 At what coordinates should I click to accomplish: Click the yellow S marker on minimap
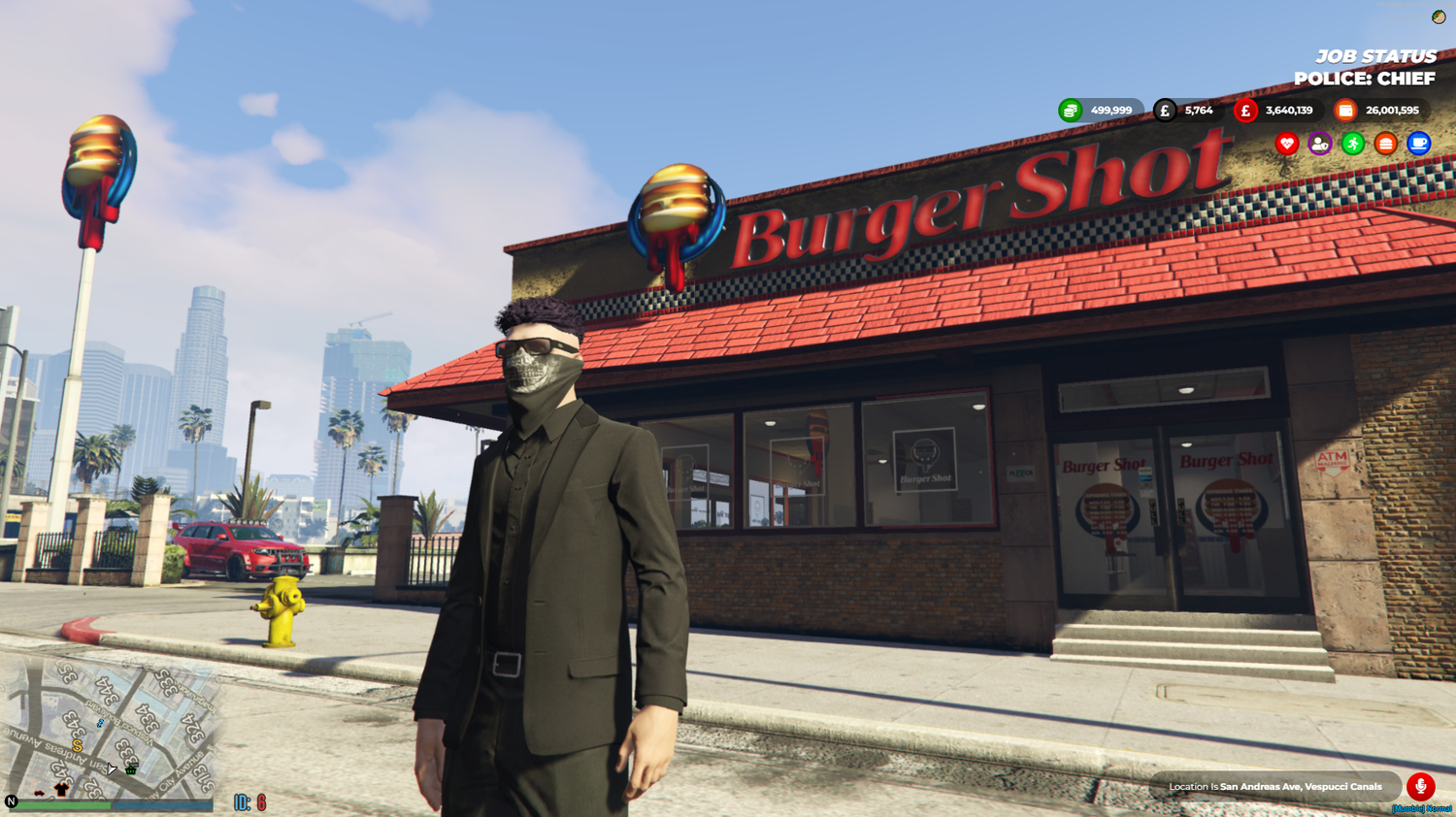point(78,745)
